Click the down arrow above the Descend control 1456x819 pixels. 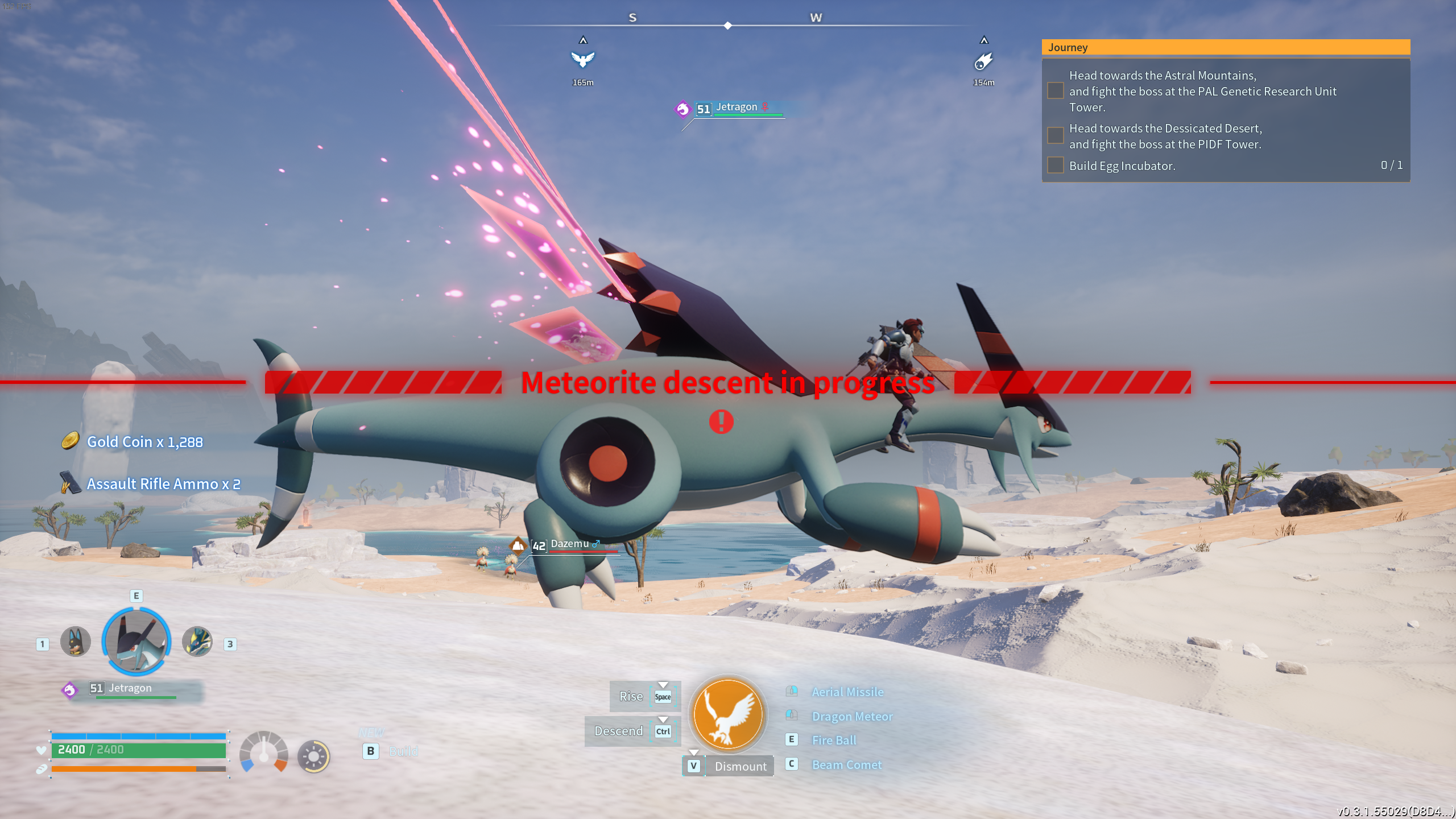pos(663,719)
